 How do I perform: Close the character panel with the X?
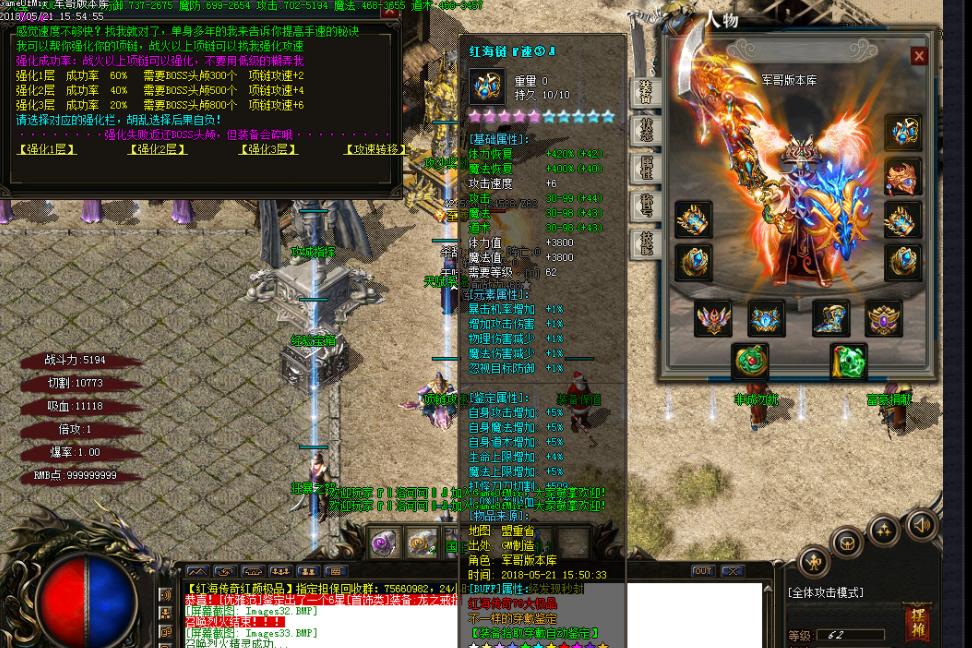click(919, 56)
